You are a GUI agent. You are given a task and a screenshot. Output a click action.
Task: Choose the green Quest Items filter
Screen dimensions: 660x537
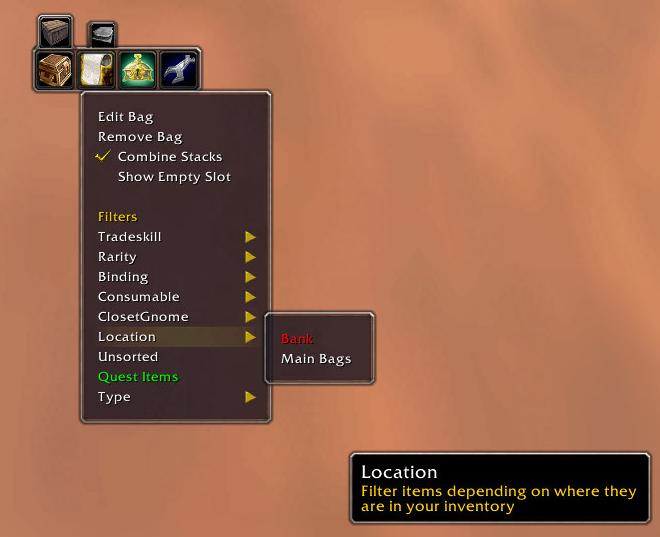tap(138, 377)
